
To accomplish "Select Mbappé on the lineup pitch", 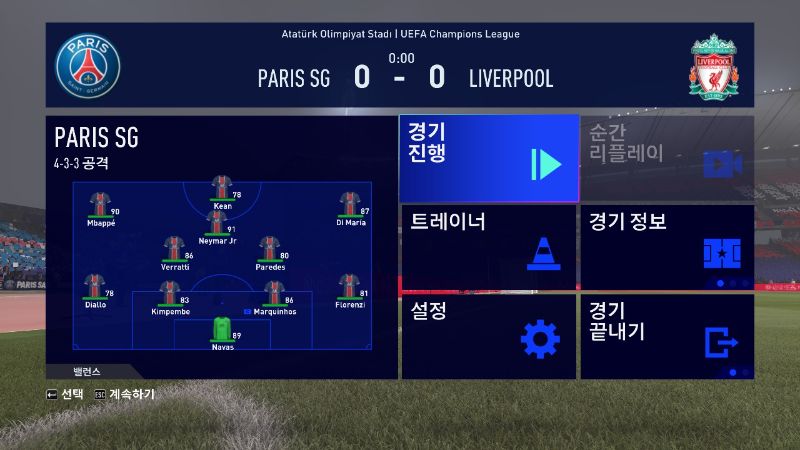I will (100, 204).
